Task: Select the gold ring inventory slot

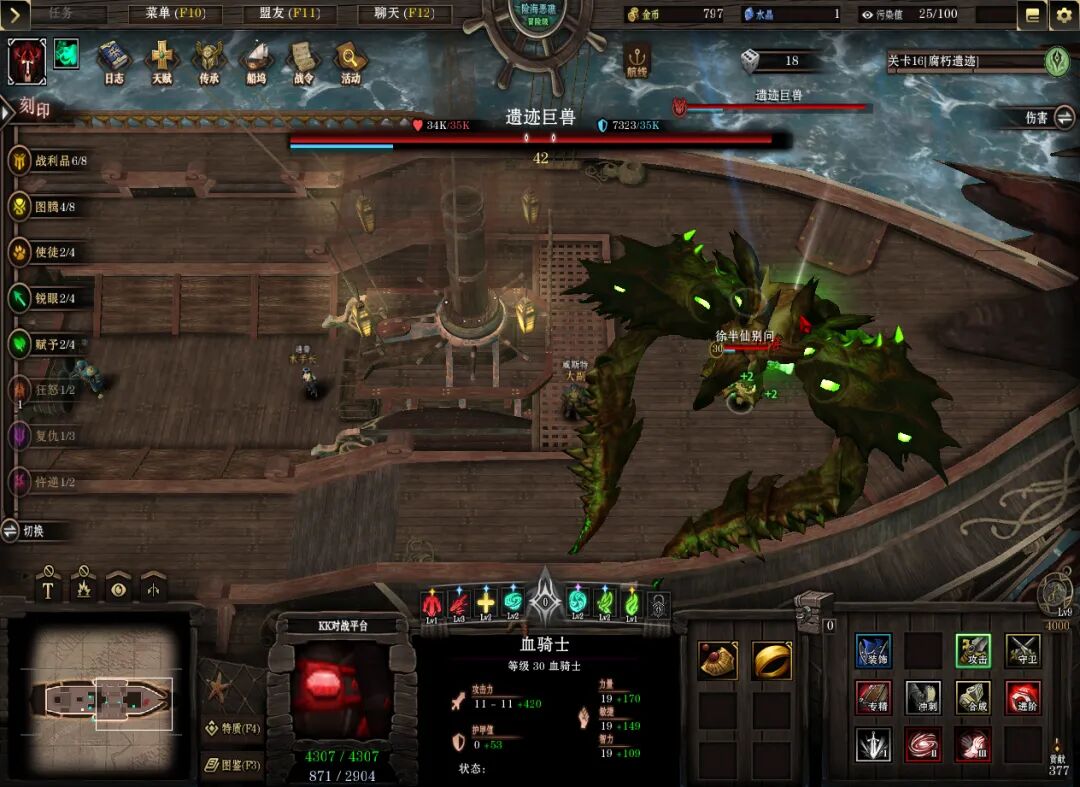Action: coord(771,660)
